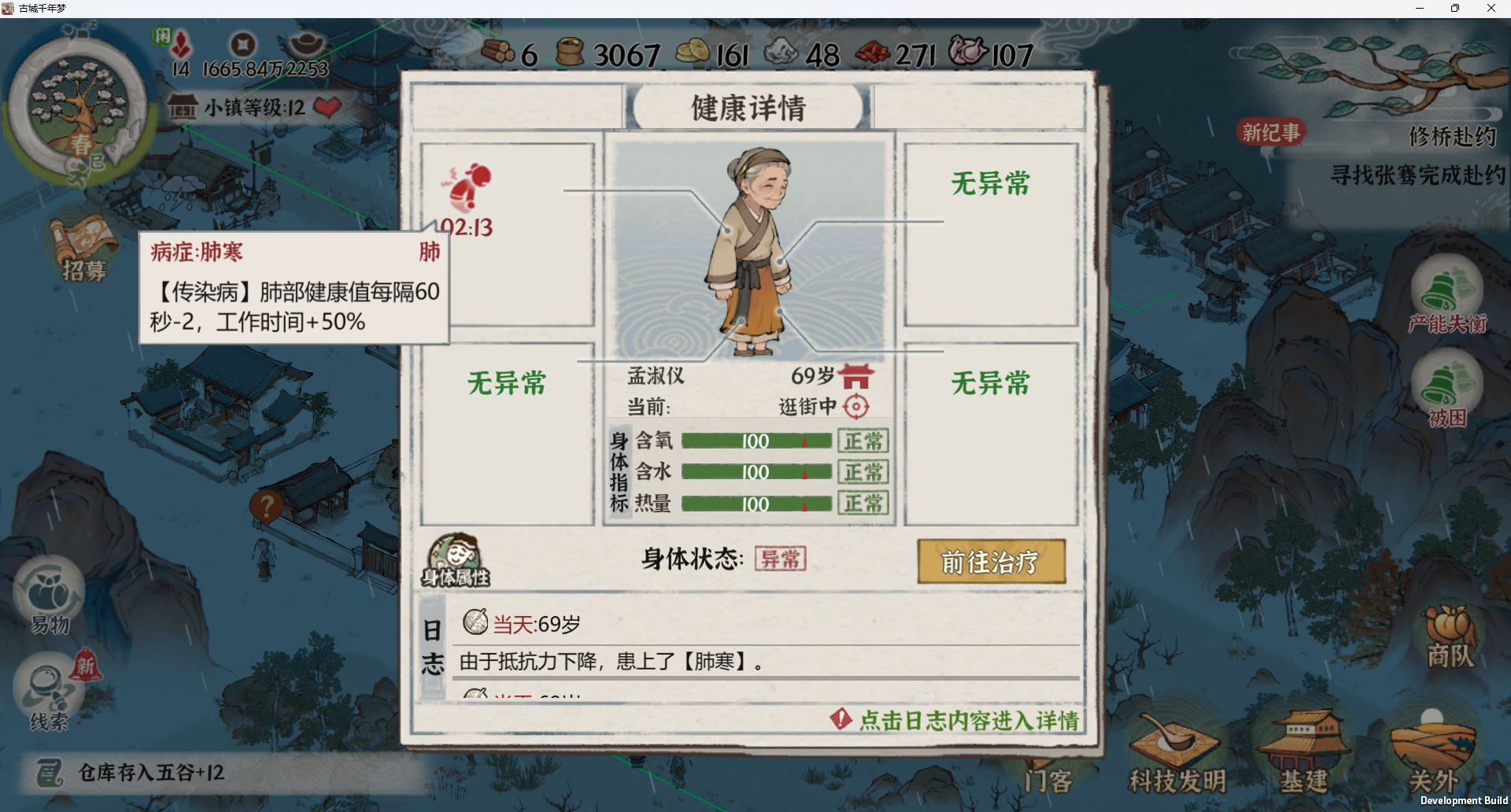
Task: Select the red lung illness icon
Action: 469,187
